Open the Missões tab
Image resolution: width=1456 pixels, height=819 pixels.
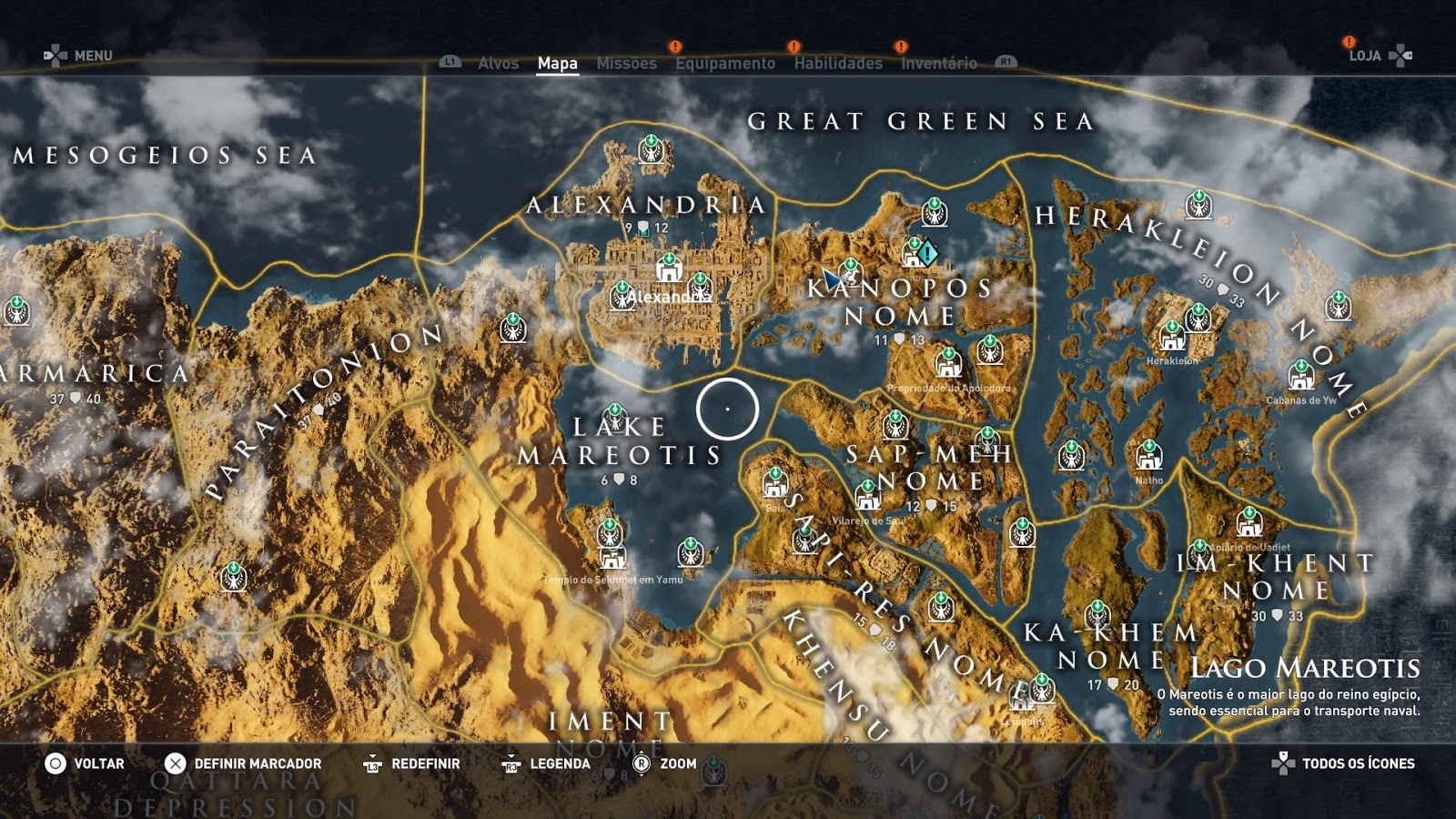point(626,63)
